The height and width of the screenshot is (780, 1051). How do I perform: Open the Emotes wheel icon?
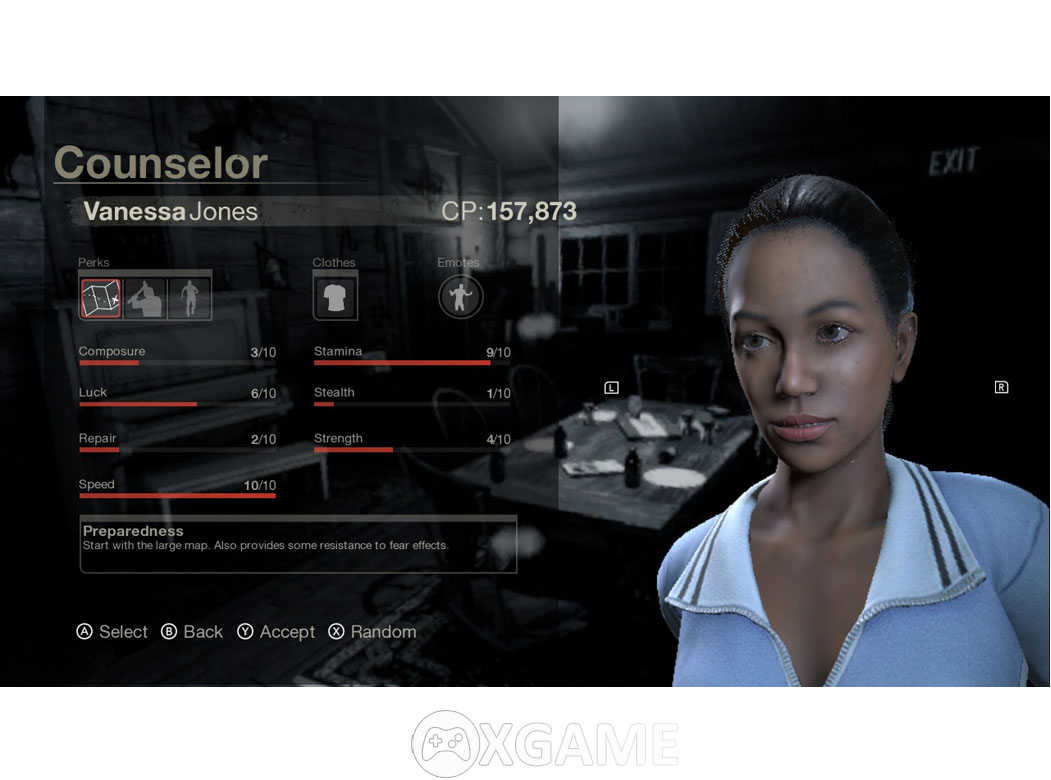tap(460, 297)
